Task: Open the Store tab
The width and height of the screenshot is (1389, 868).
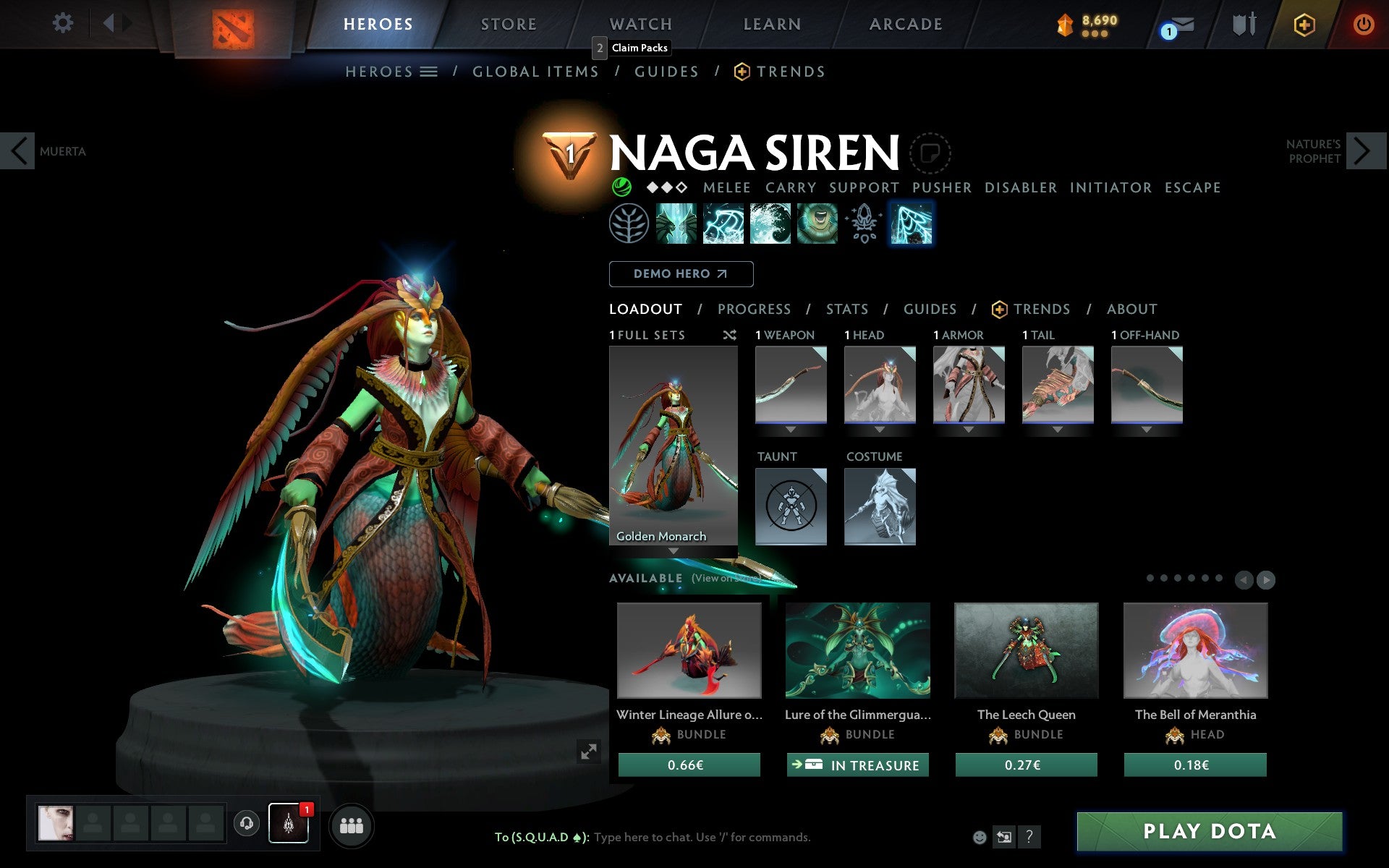Action: pos(509,24)
